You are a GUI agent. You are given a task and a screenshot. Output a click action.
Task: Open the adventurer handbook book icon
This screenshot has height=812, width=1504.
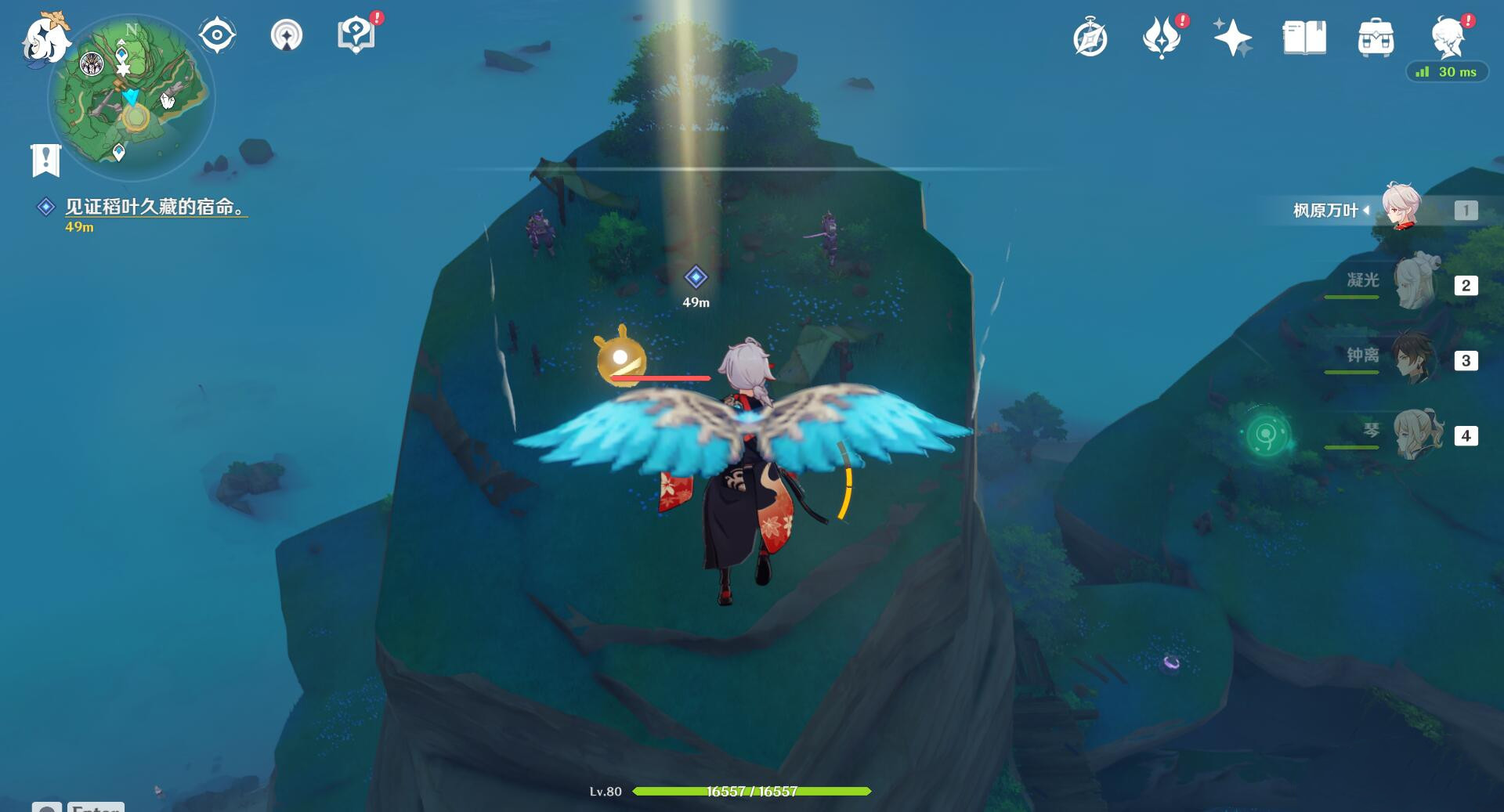point(1304,39)
